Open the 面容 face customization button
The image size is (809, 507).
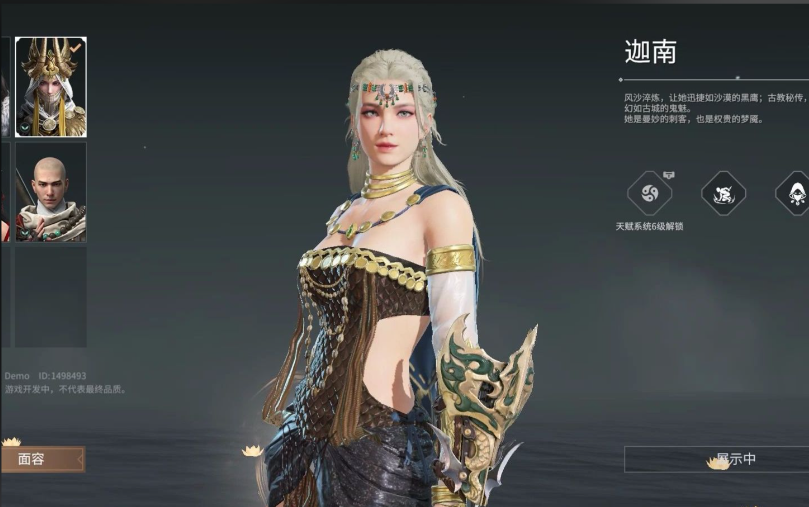[x=42, y=459]
